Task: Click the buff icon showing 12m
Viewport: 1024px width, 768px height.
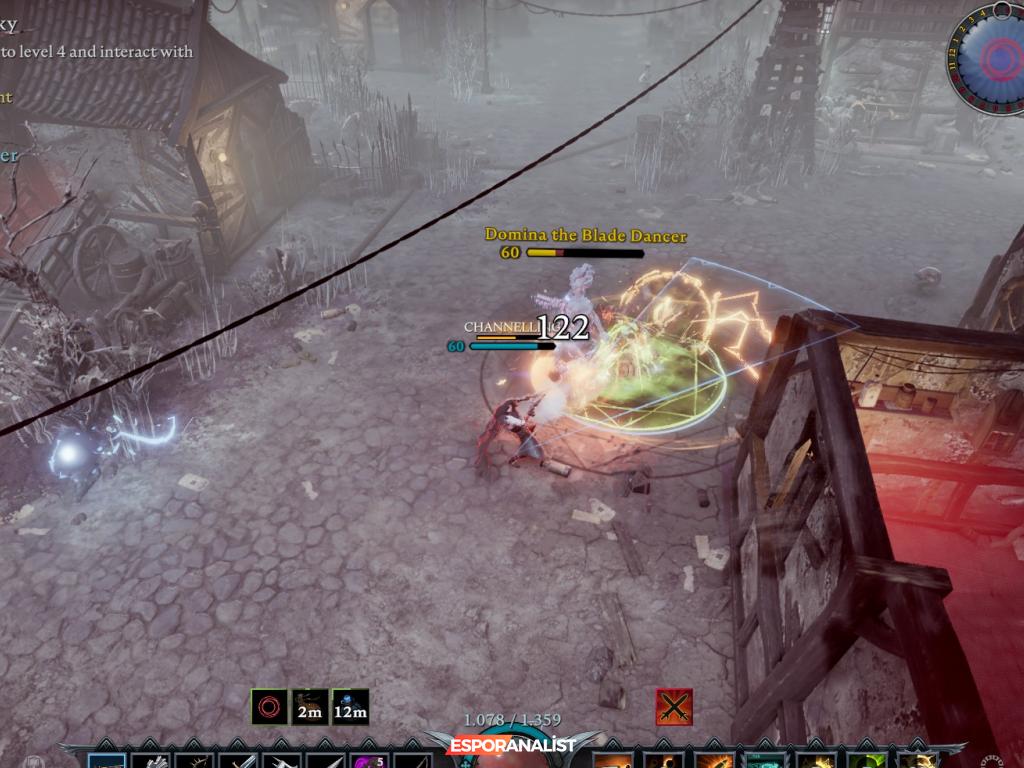Action: coord(350,707)
